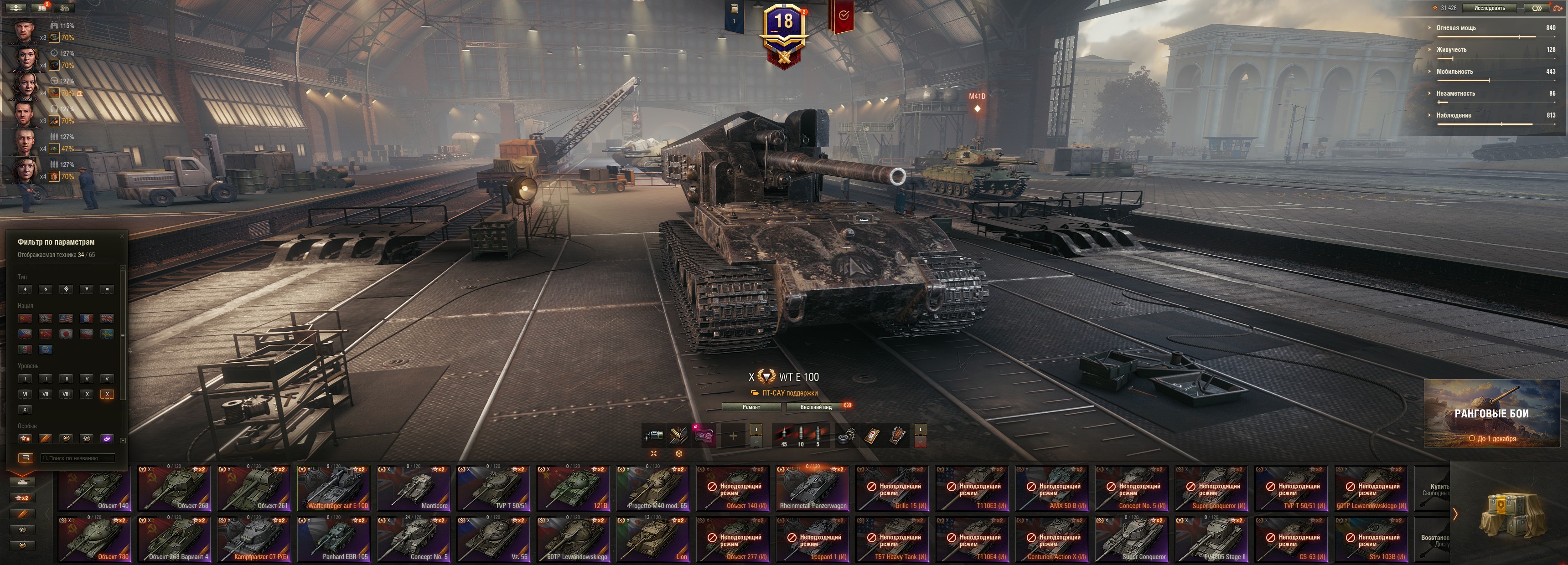Toggle the Japan nation filter
The height and width of the screenshot is (565, 1568).
66,334
